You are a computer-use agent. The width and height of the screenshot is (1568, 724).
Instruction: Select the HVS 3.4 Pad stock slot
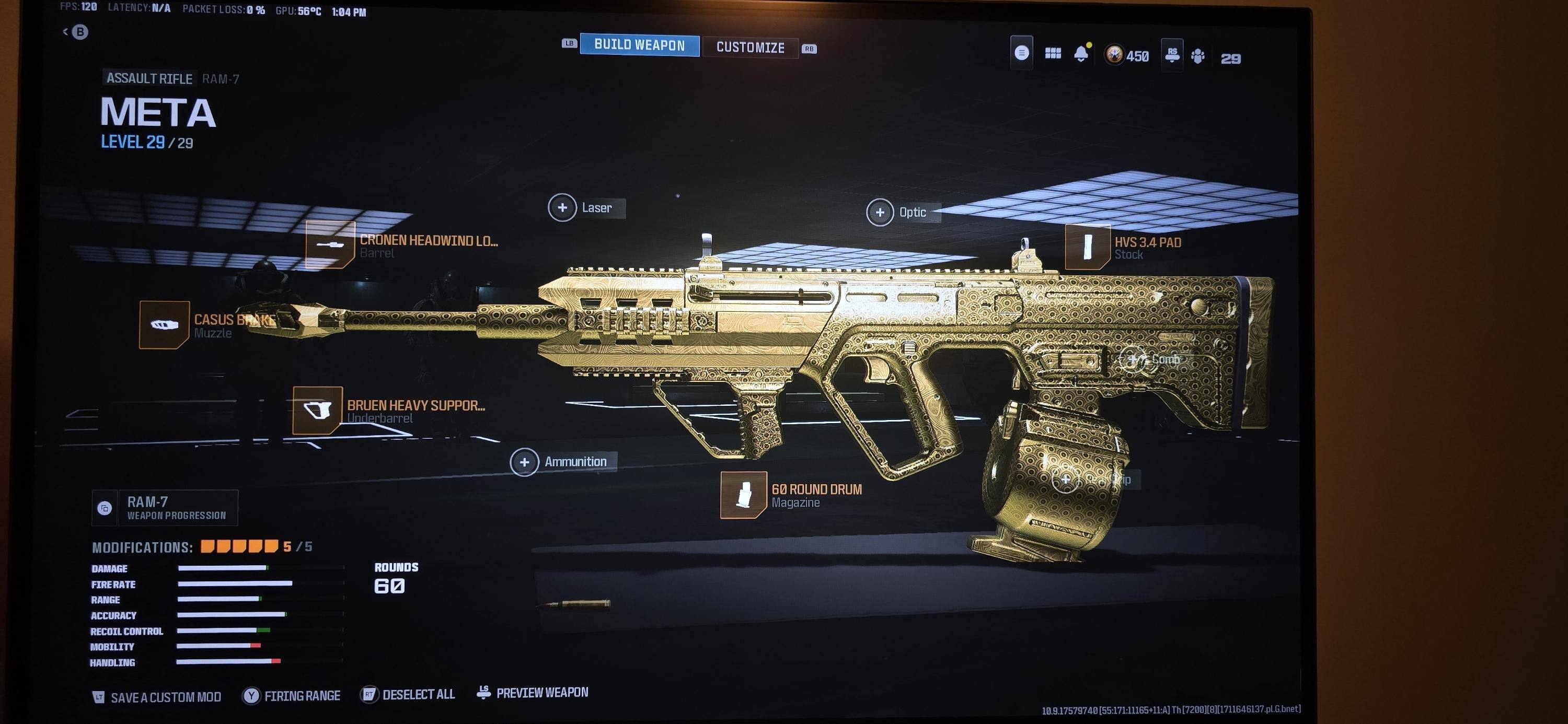[x=1088, y=247]
